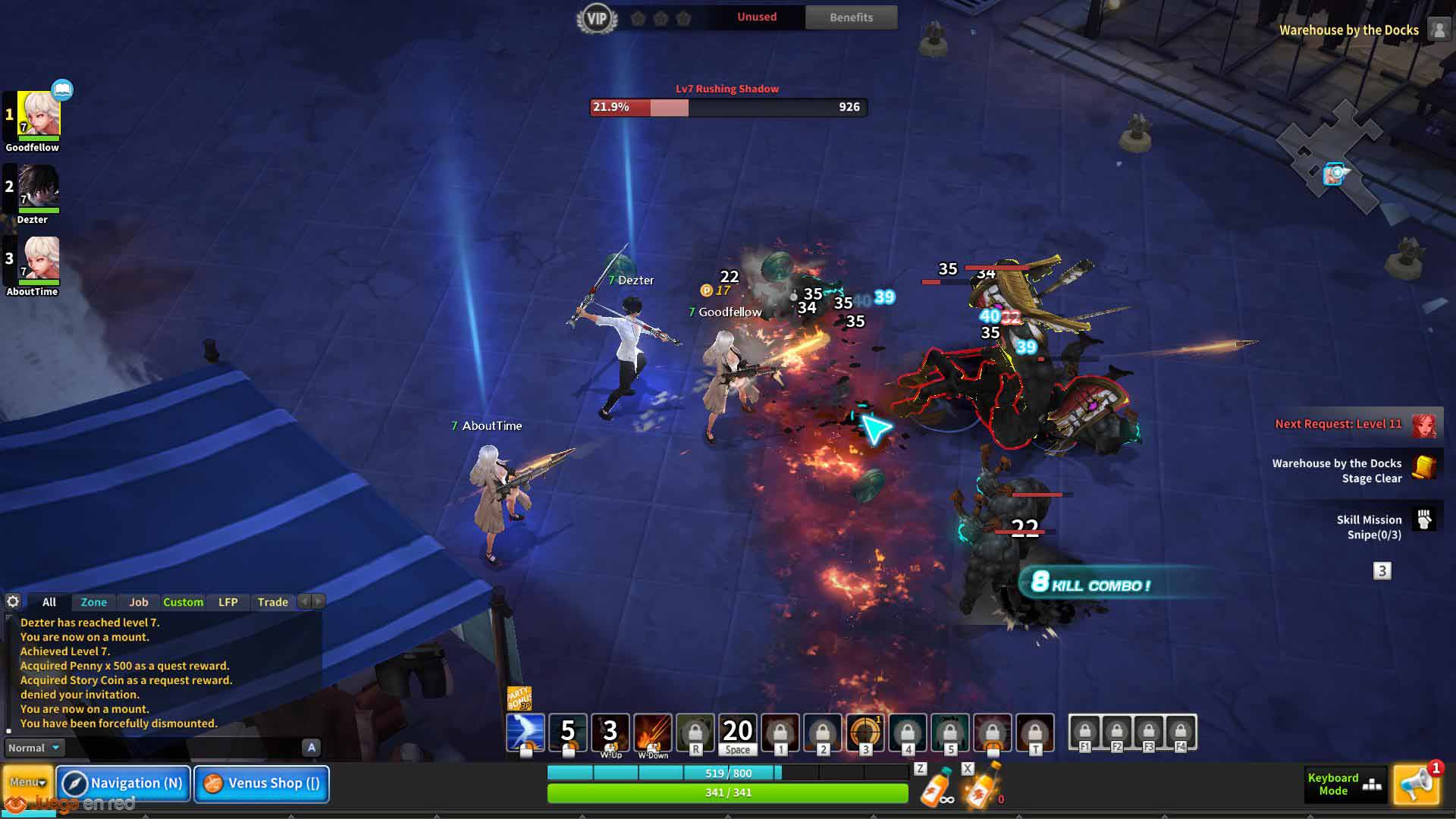Open the Menu button
This screenshot has width=1456, height=819.
click(27, 783)
